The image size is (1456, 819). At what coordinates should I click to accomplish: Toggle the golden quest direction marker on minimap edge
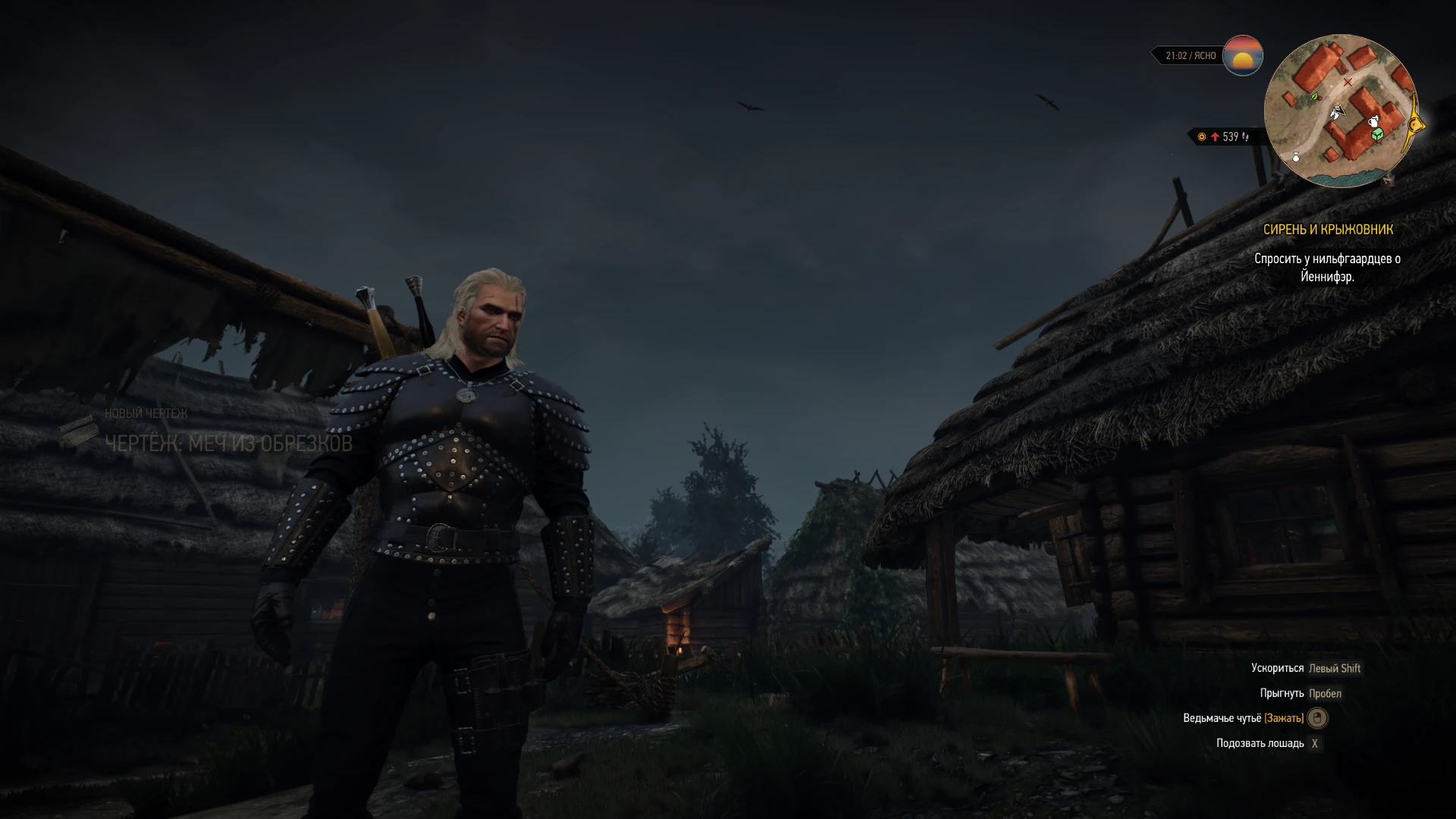click(1414, 125)
